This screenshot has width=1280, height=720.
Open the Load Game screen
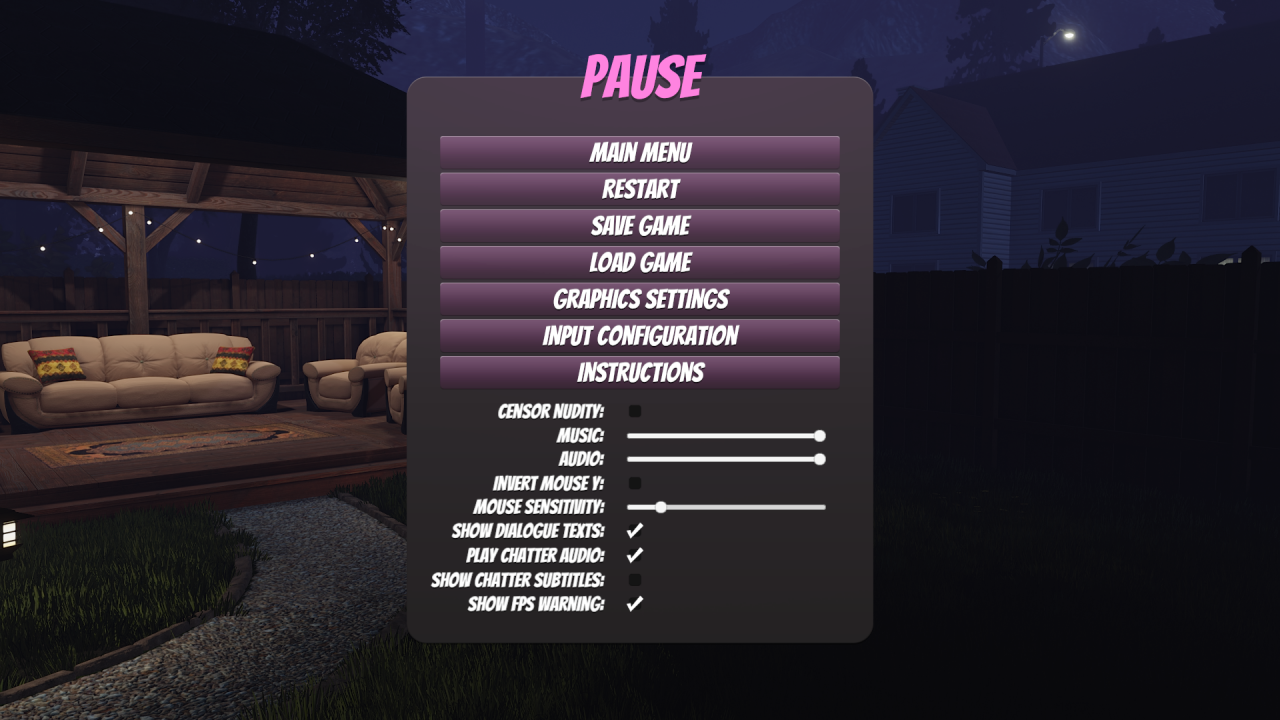tap(640, 263)
